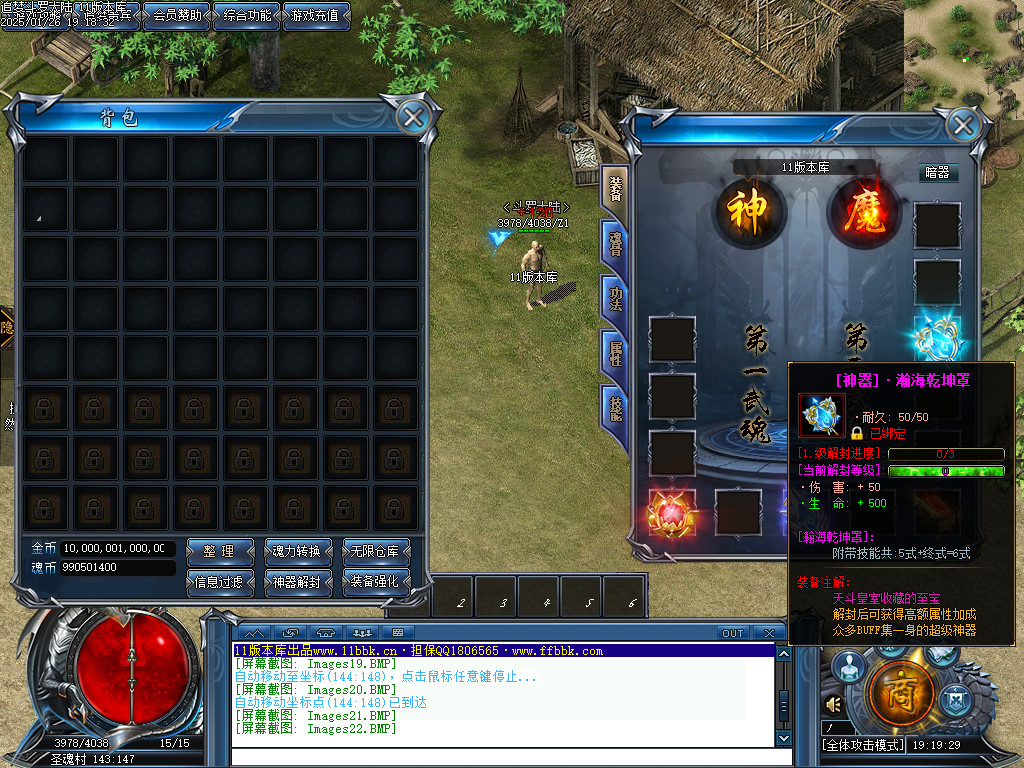
Task: Click the OUT button on chat window
Action: pos(733,633)
